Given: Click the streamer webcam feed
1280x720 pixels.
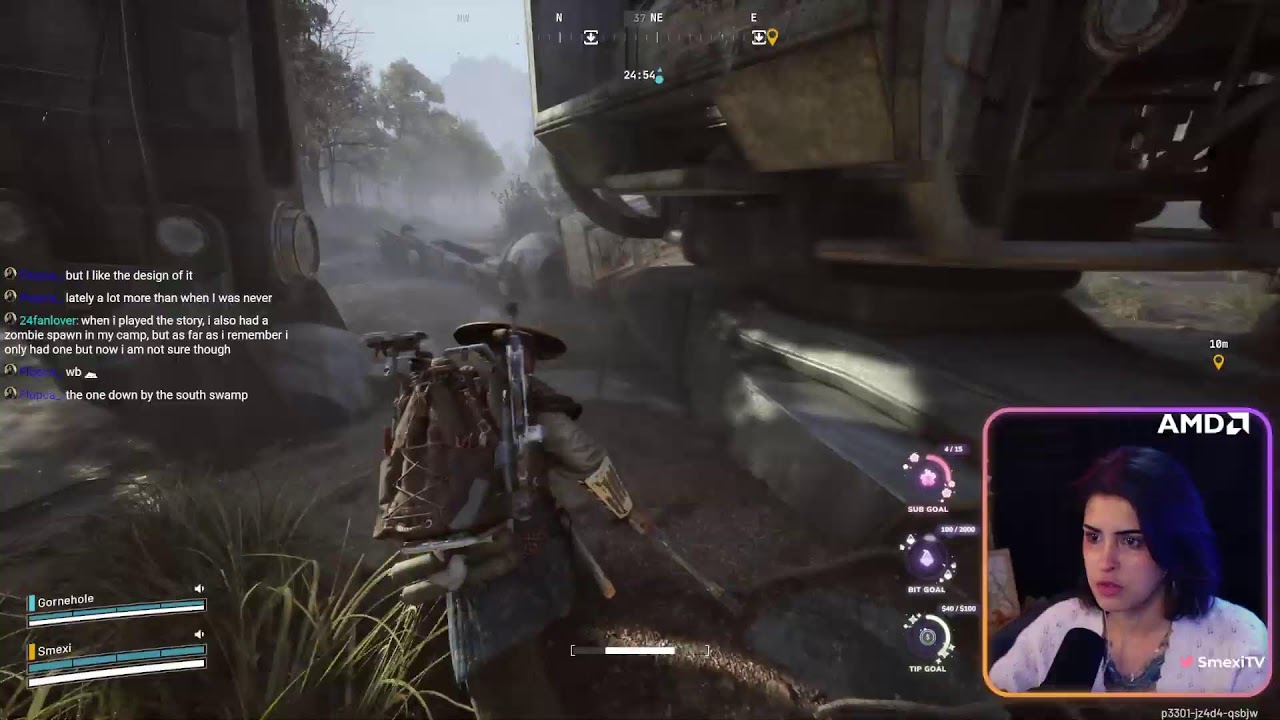Looking at the screenshot, I should pos(1127,552).
